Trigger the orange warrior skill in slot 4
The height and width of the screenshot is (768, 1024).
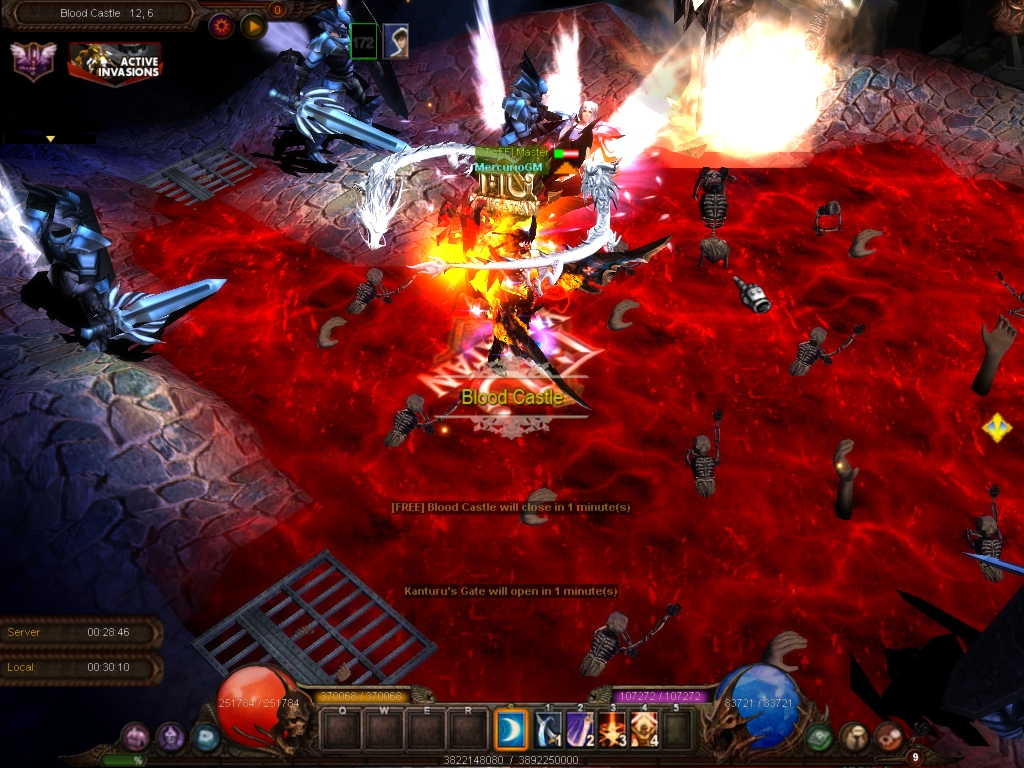[x=645, y=730]
